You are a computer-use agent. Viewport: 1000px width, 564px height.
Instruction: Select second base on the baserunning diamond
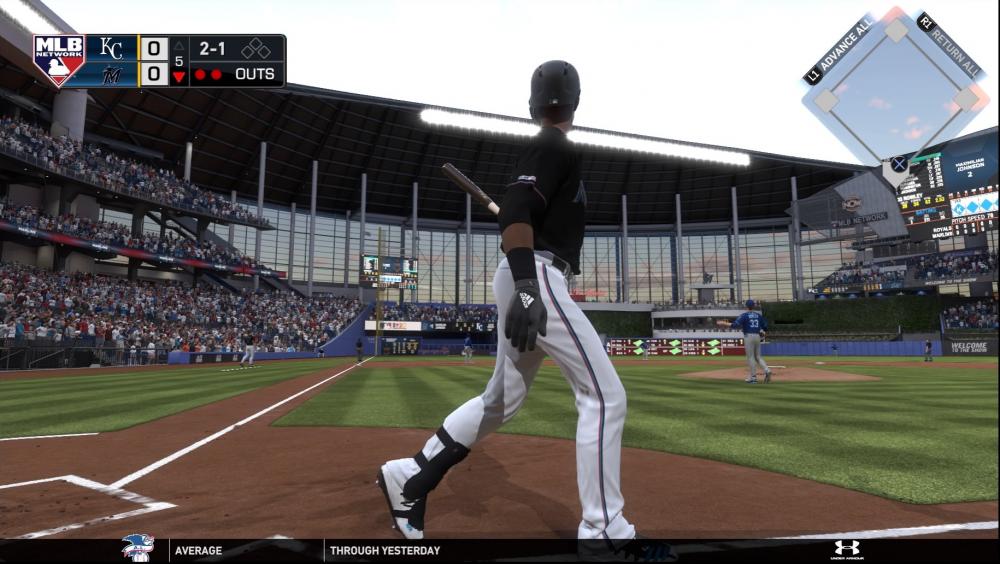pyautogui.click(x=897, y=29)
